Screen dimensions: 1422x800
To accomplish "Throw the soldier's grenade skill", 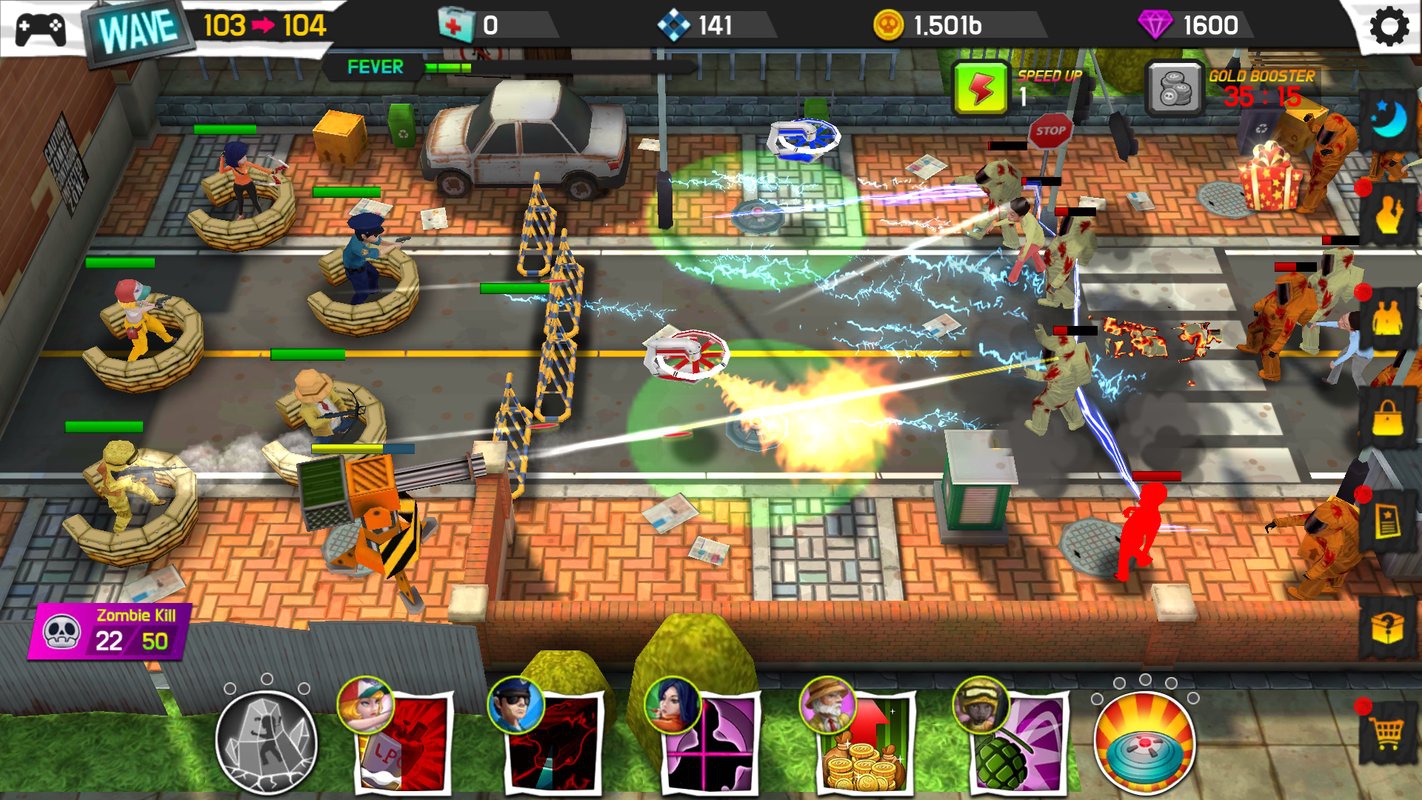I will pyautogui.click(x=1013, y=742).
